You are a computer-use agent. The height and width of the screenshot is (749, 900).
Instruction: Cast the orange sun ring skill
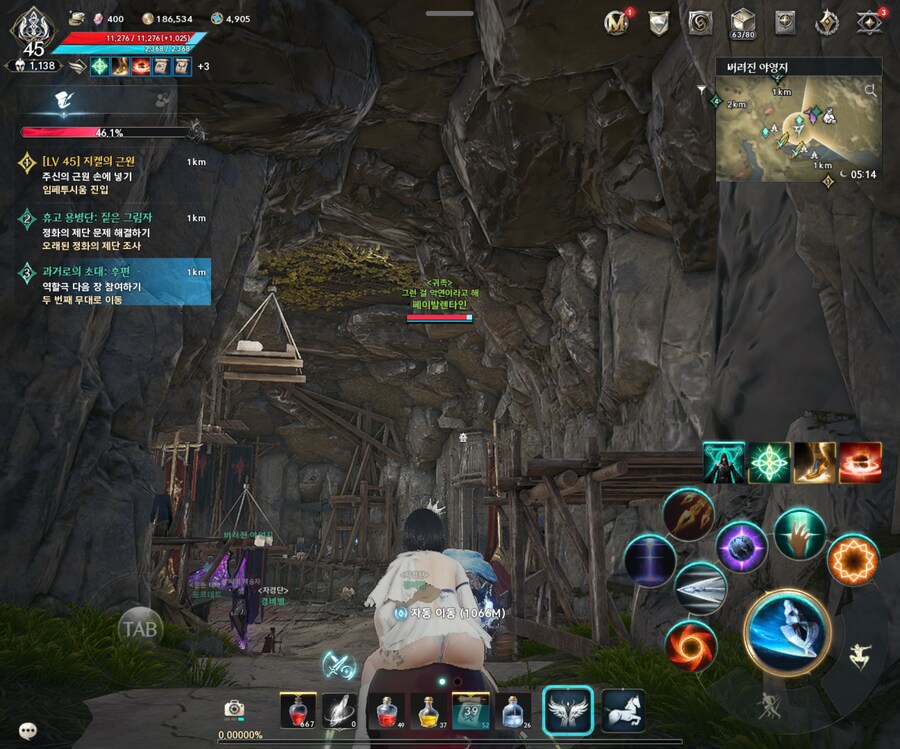852,559
